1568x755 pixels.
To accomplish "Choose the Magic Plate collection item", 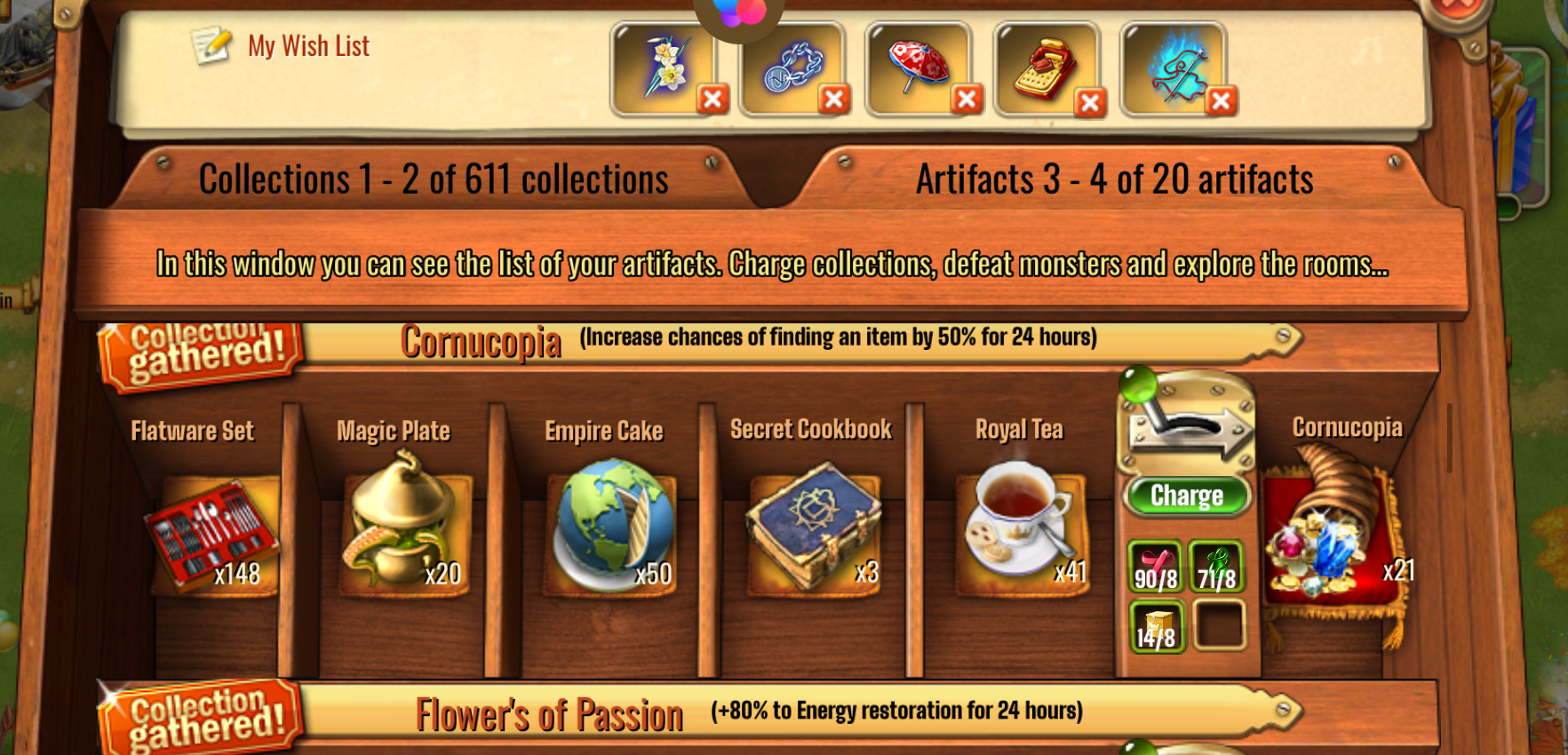I will click(404, 522).
